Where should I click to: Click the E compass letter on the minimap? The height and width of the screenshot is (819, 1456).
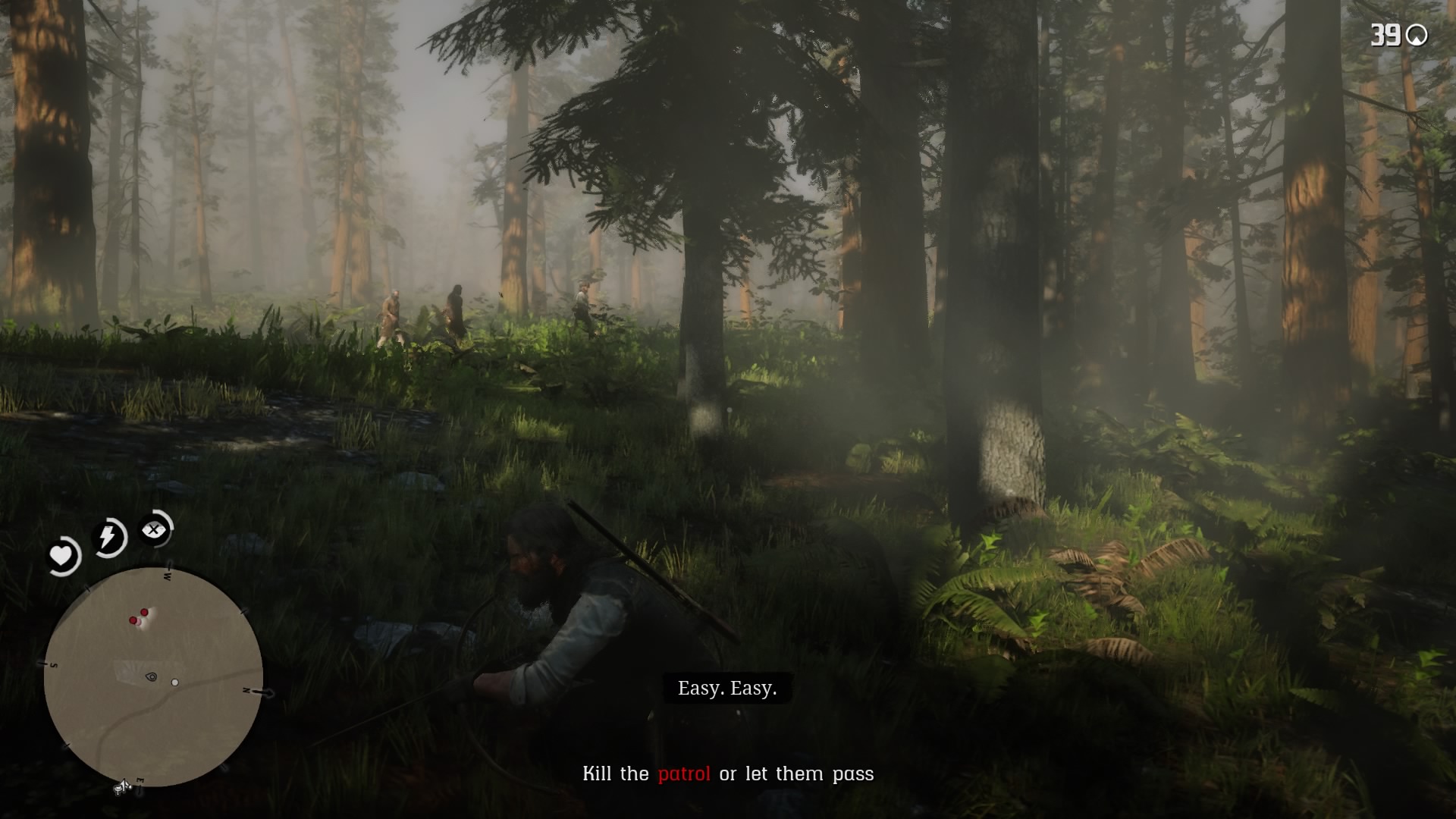(140, 779)
